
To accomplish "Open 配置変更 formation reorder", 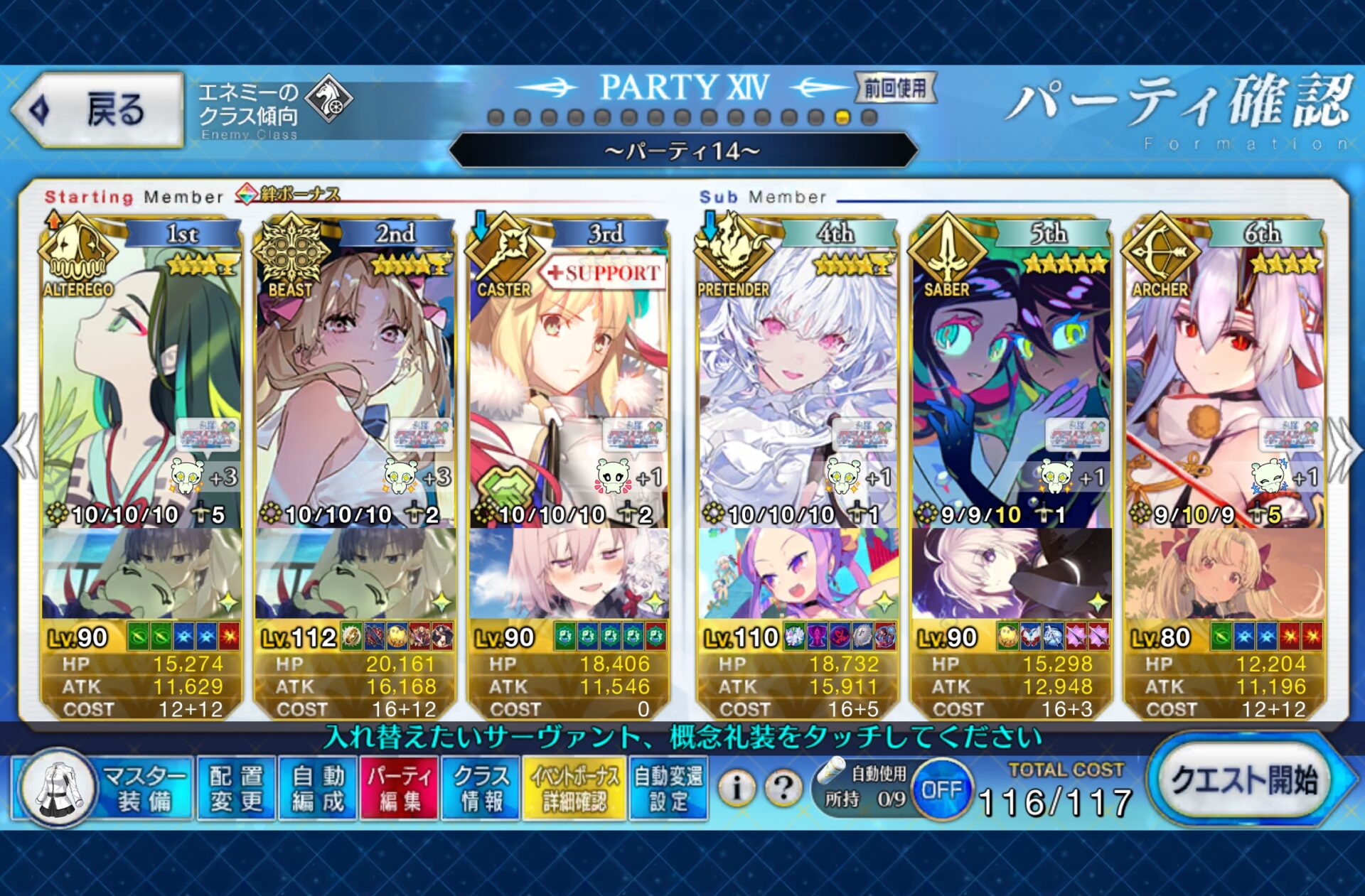I will 237,789.
